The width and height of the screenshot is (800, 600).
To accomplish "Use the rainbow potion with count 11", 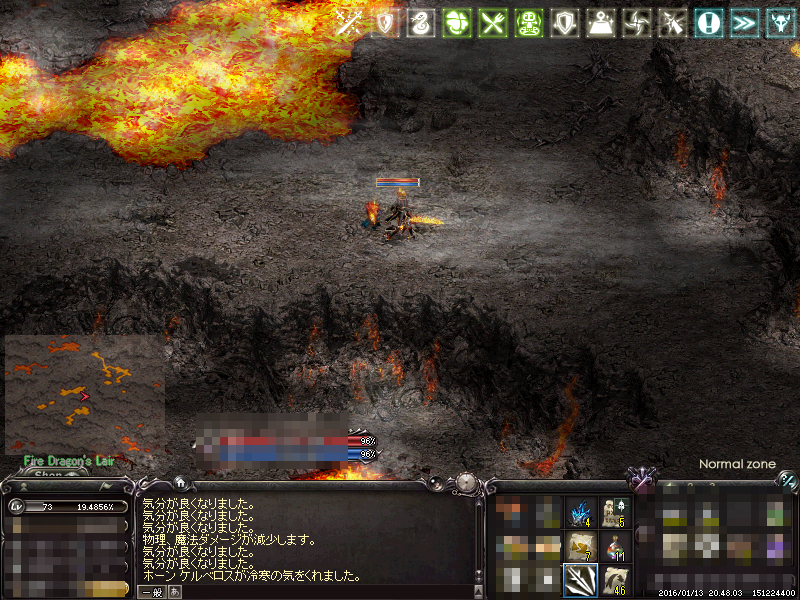I will point(614,545).
